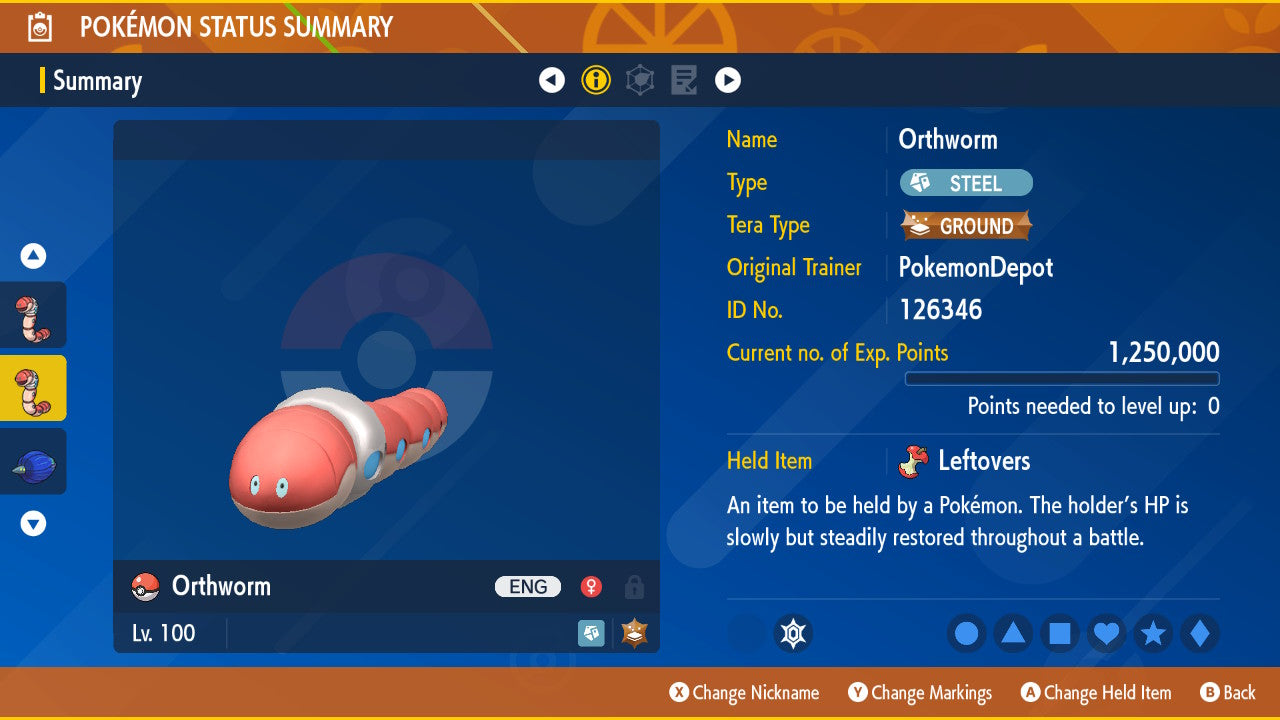Pick the blue Pokémon party thumbnail

[33, 462]
